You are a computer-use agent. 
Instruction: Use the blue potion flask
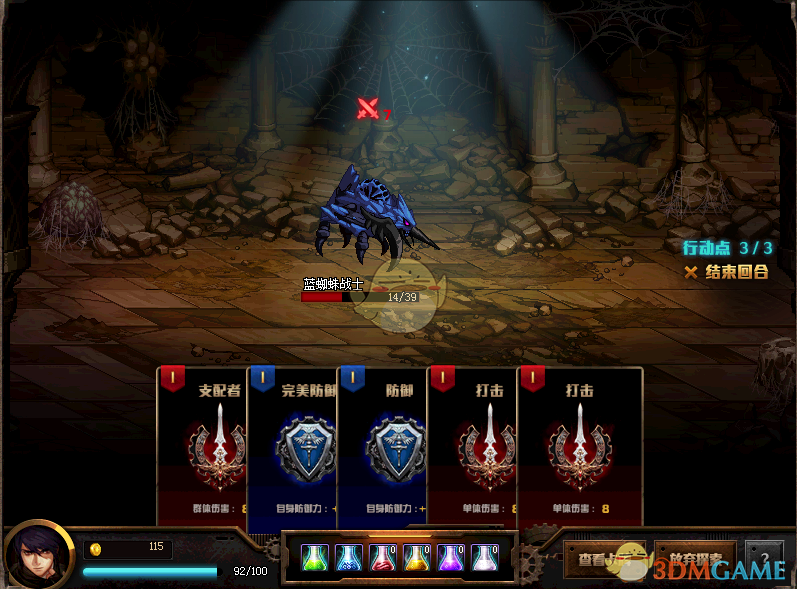[349, 557]
